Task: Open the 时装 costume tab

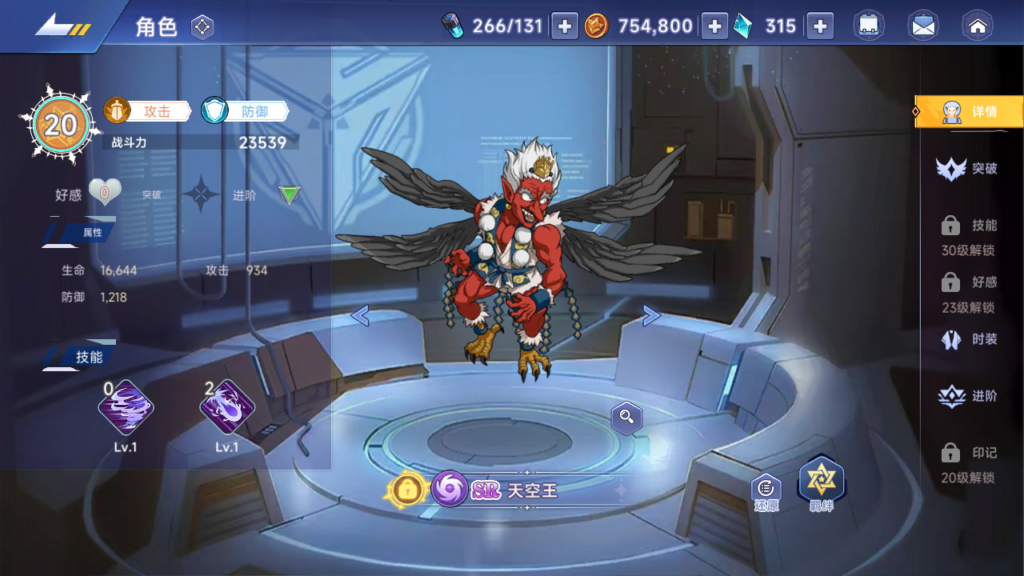Action: click(967, 340)
